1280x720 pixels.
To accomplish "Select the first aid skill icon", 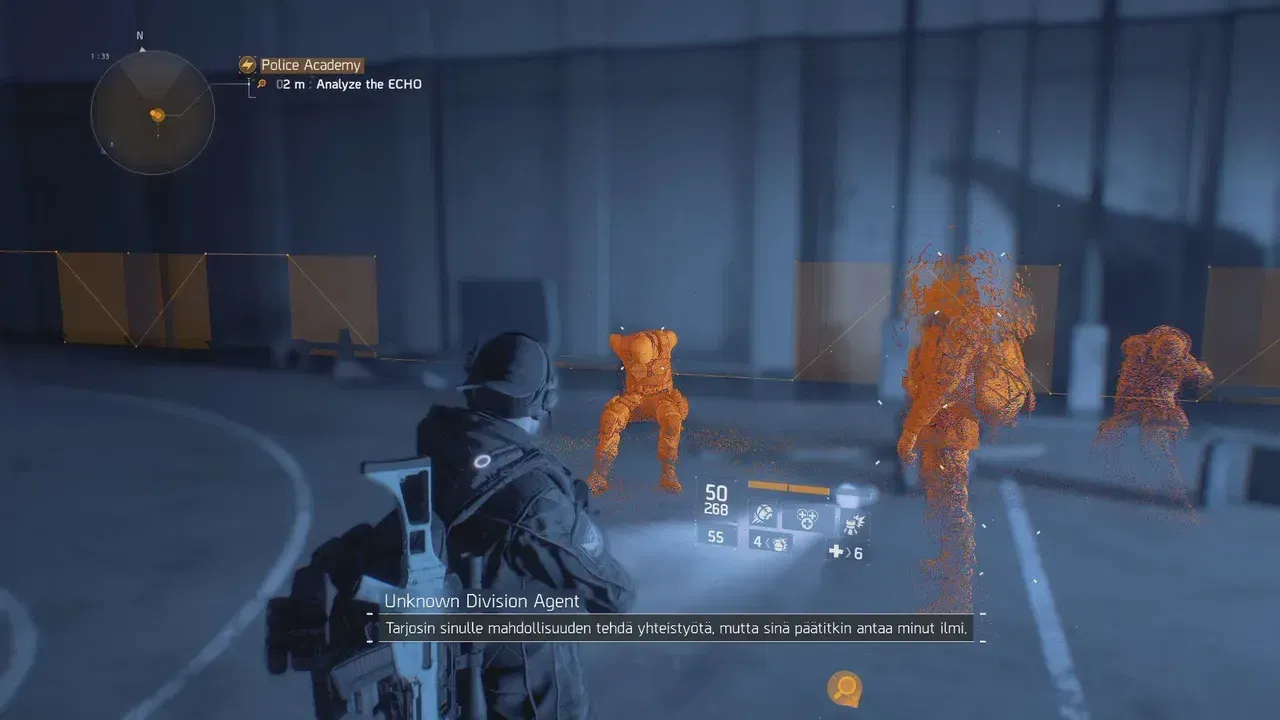I will tap(806, 518).
